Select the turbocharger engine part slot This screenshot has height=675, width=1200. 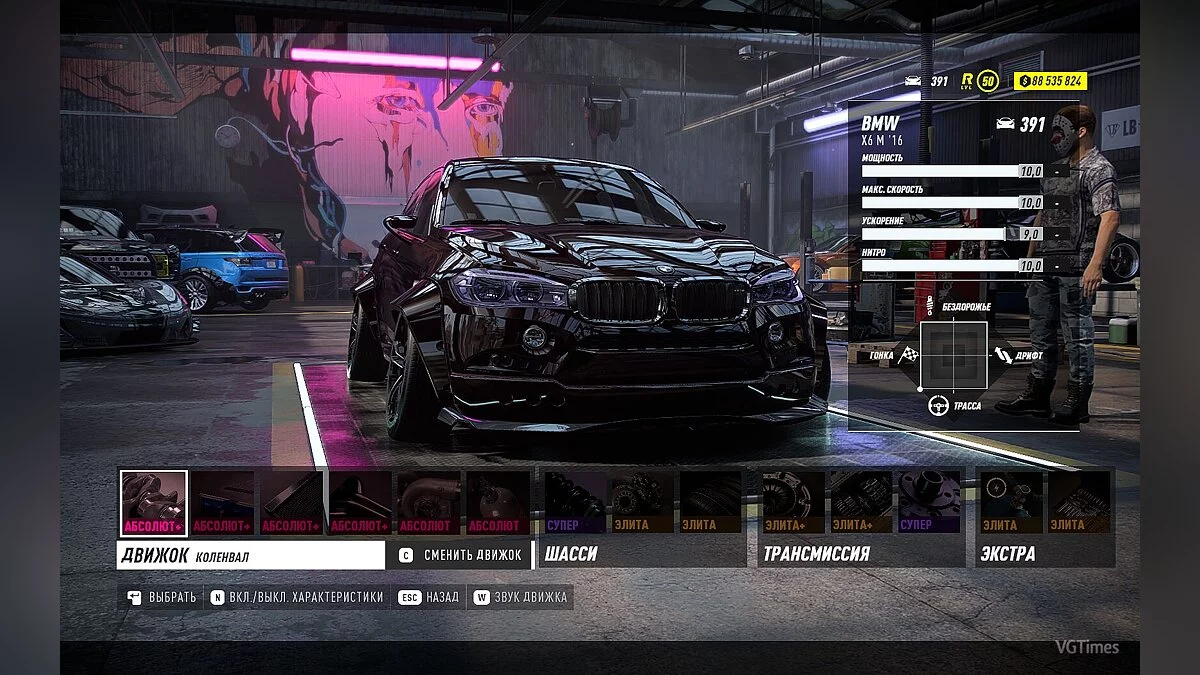[429, 502]
